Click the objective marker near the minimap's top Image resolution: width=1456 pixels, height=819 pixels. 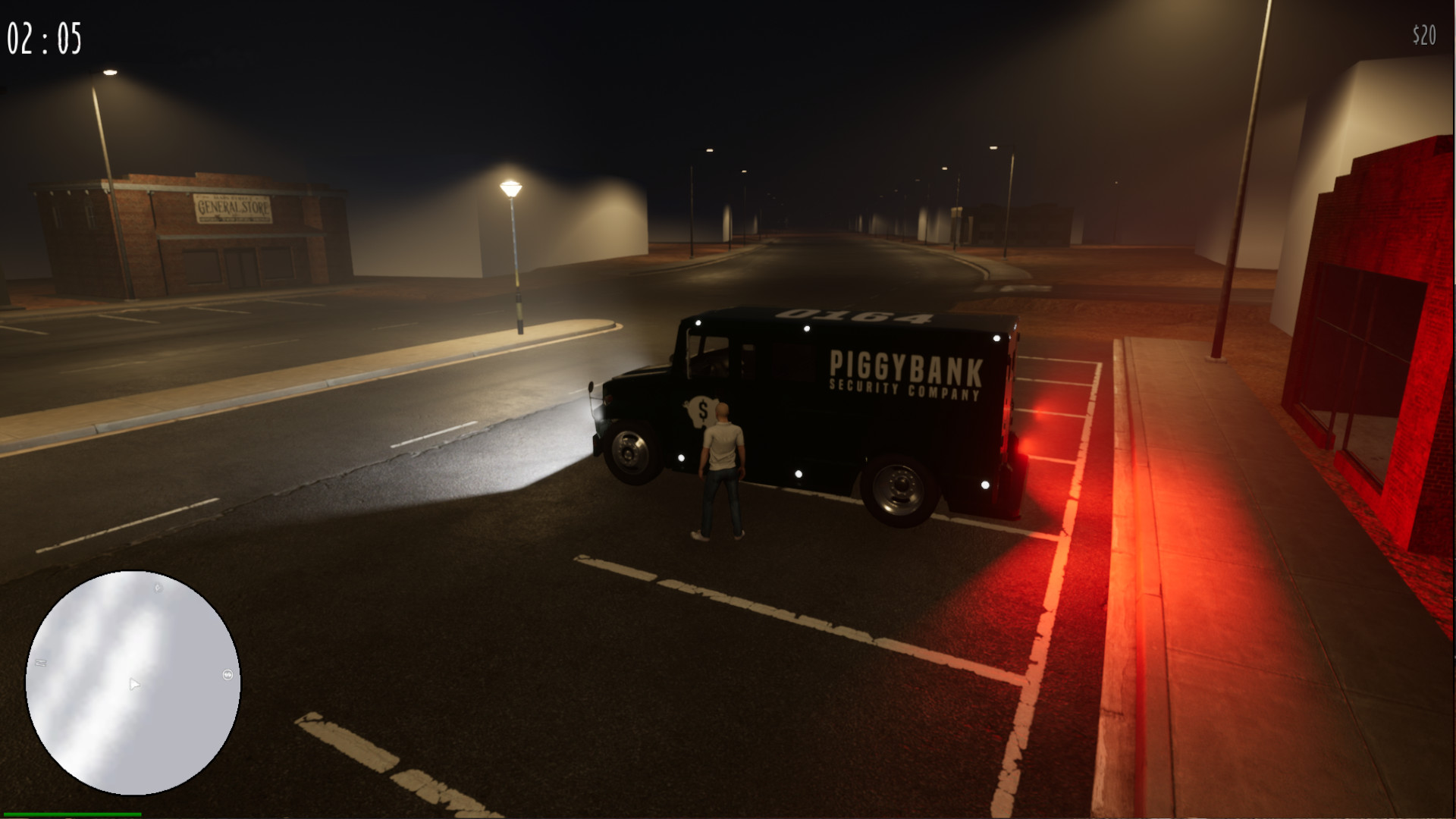[x=158, y=588]
